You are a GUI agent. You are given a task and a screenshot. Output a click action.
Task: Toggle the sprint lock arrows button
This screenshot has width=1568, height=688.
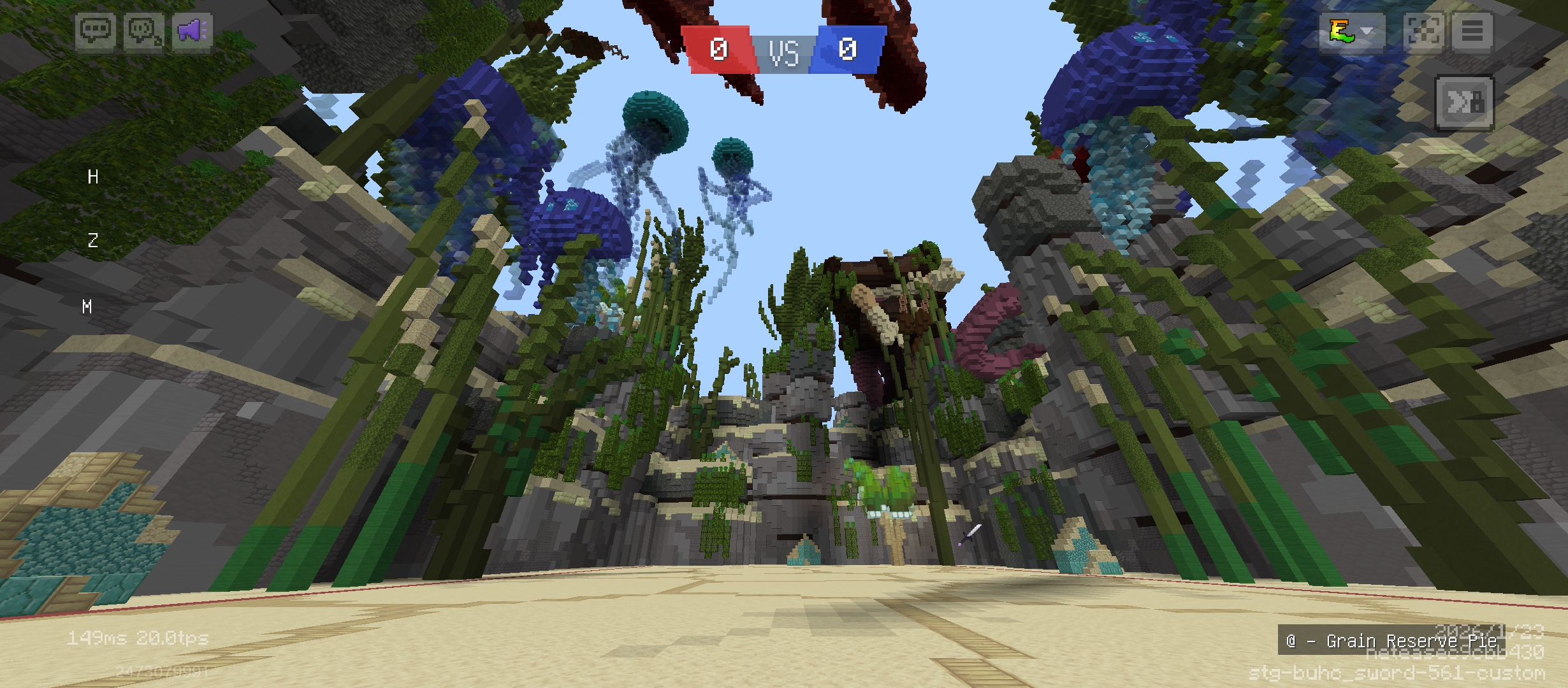[1464, 103]
